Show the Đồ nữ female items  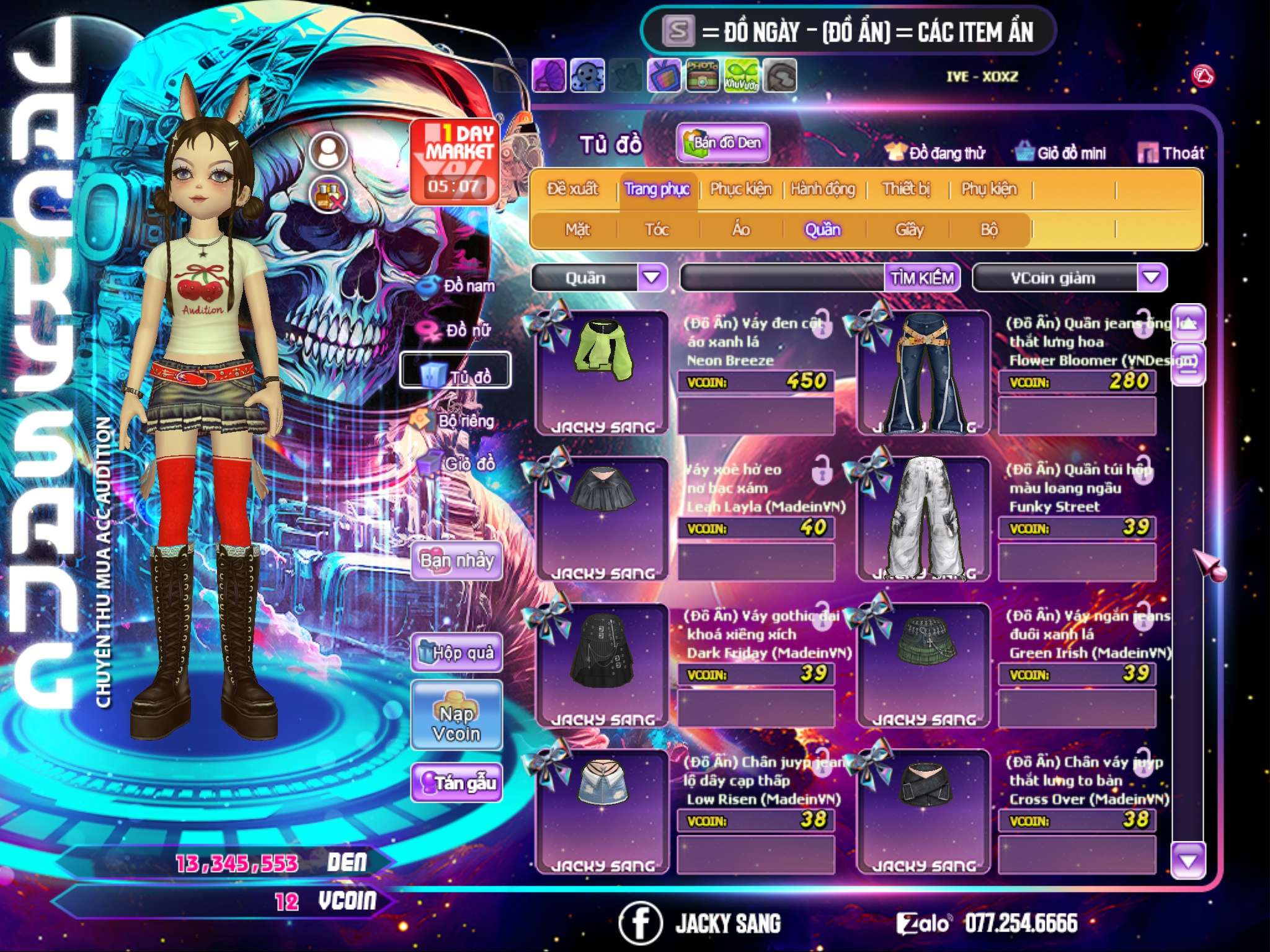(459, 330)
